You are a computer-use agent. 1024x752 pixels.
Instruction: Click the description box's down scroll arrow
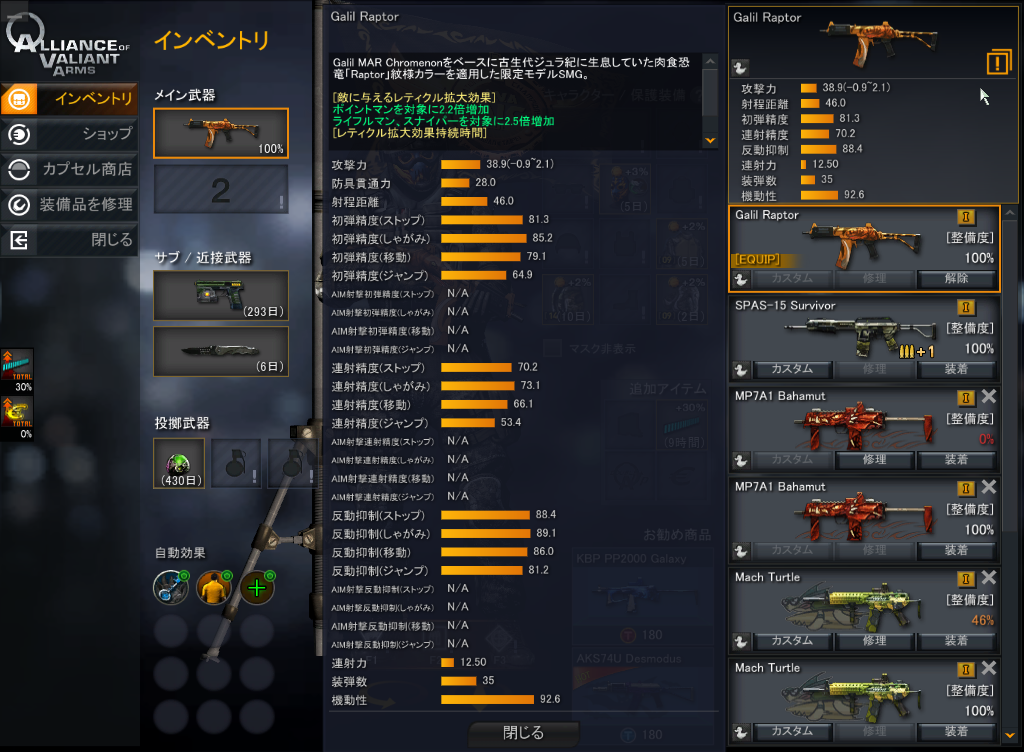[711, 141]
